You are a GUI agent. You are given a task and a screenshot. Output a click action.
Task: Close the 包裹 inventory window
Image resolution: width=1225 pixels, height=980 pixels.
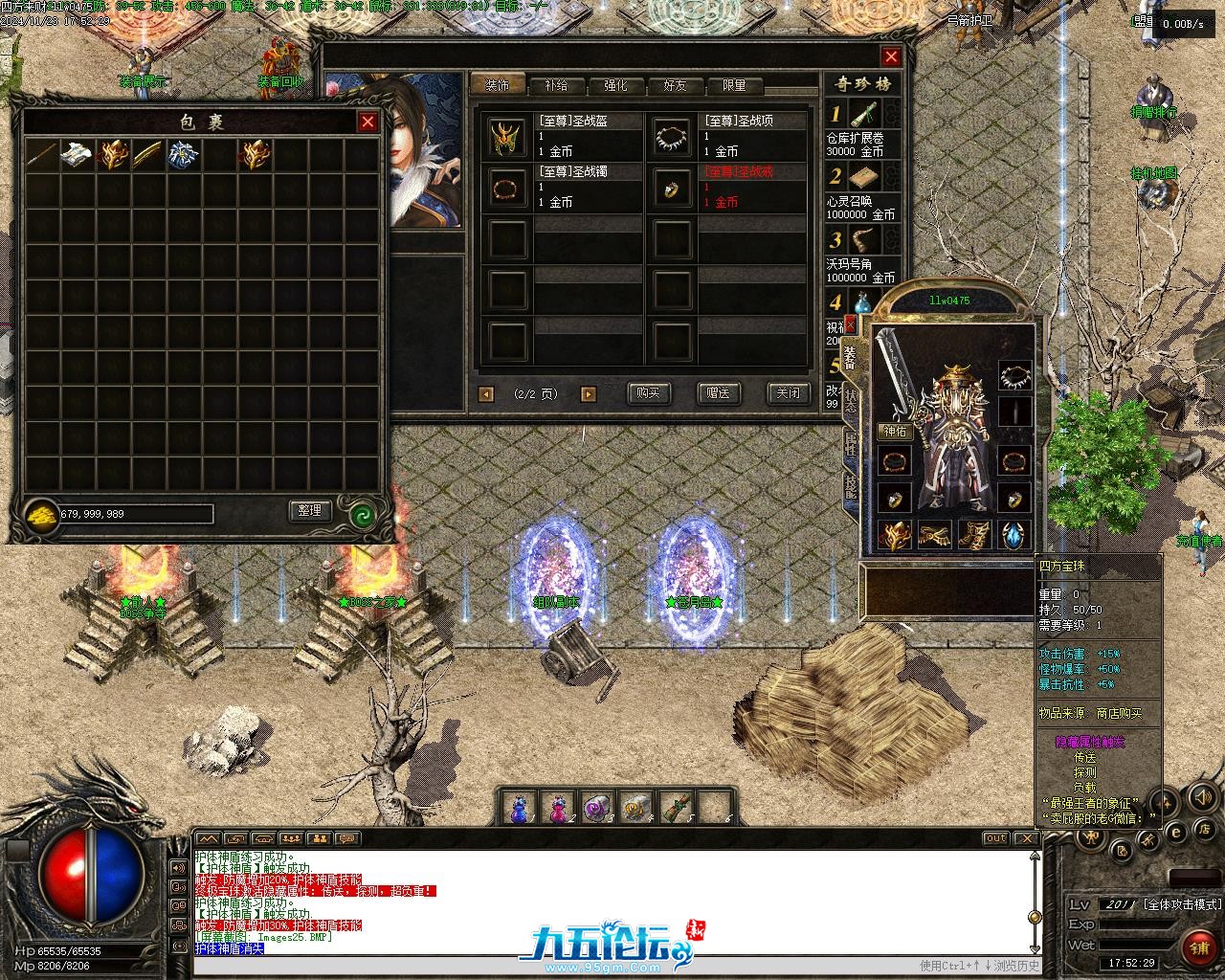pos(367,122)
